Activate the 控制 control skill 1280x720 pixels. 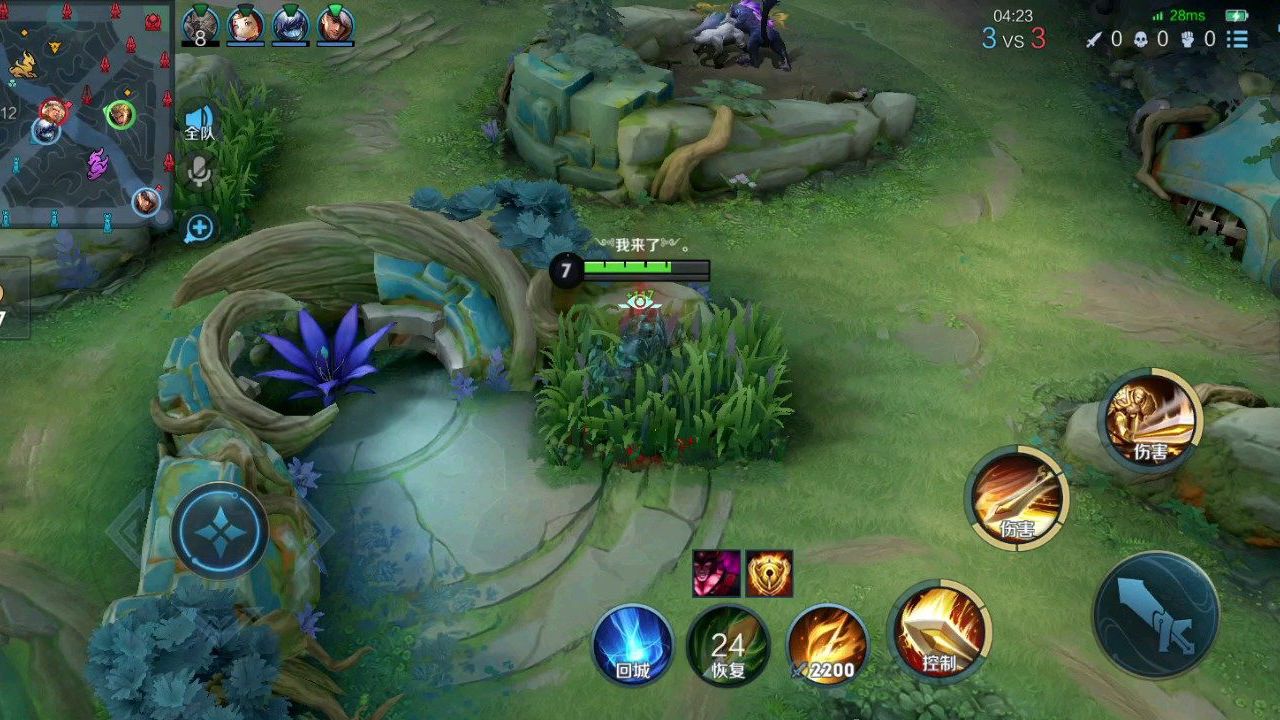938,632
